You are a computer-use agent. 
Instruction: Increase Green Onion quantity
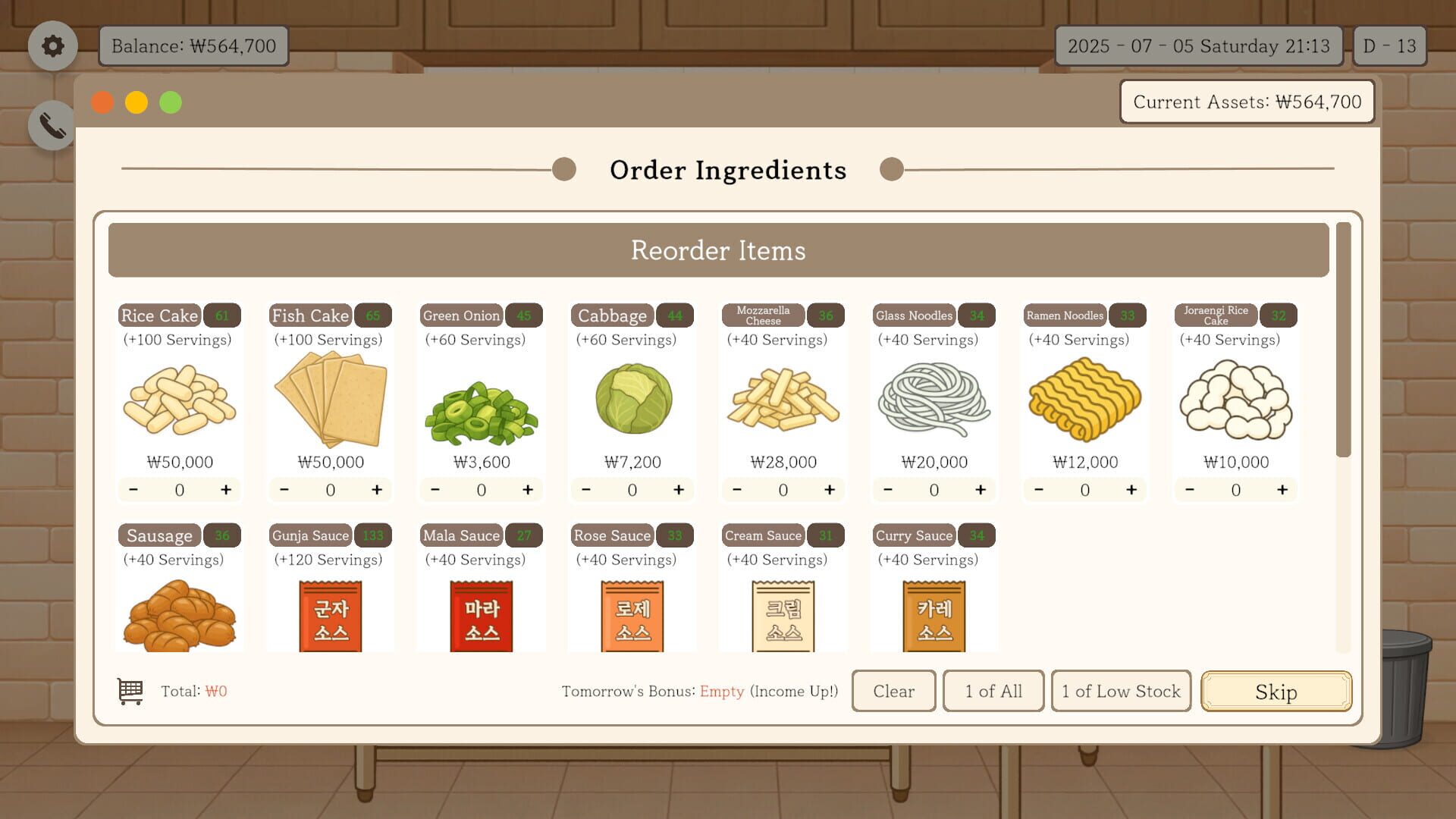coord(528,490)
